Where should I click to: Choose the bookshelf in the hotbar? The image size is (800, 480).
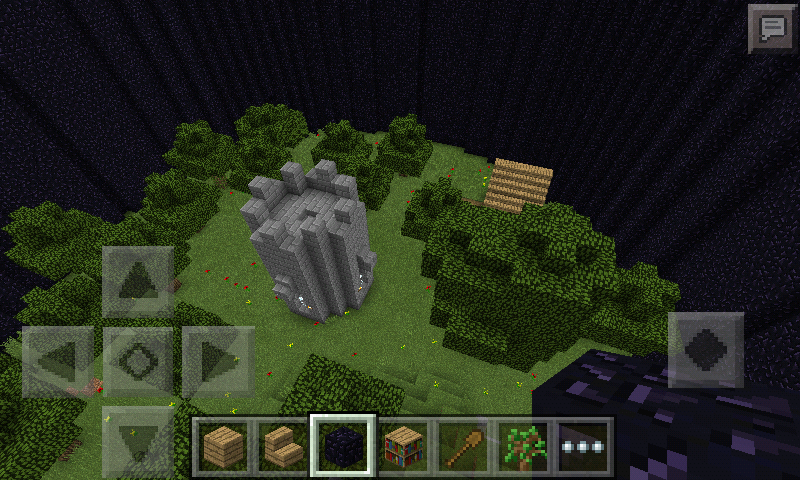tap(404, 443)
